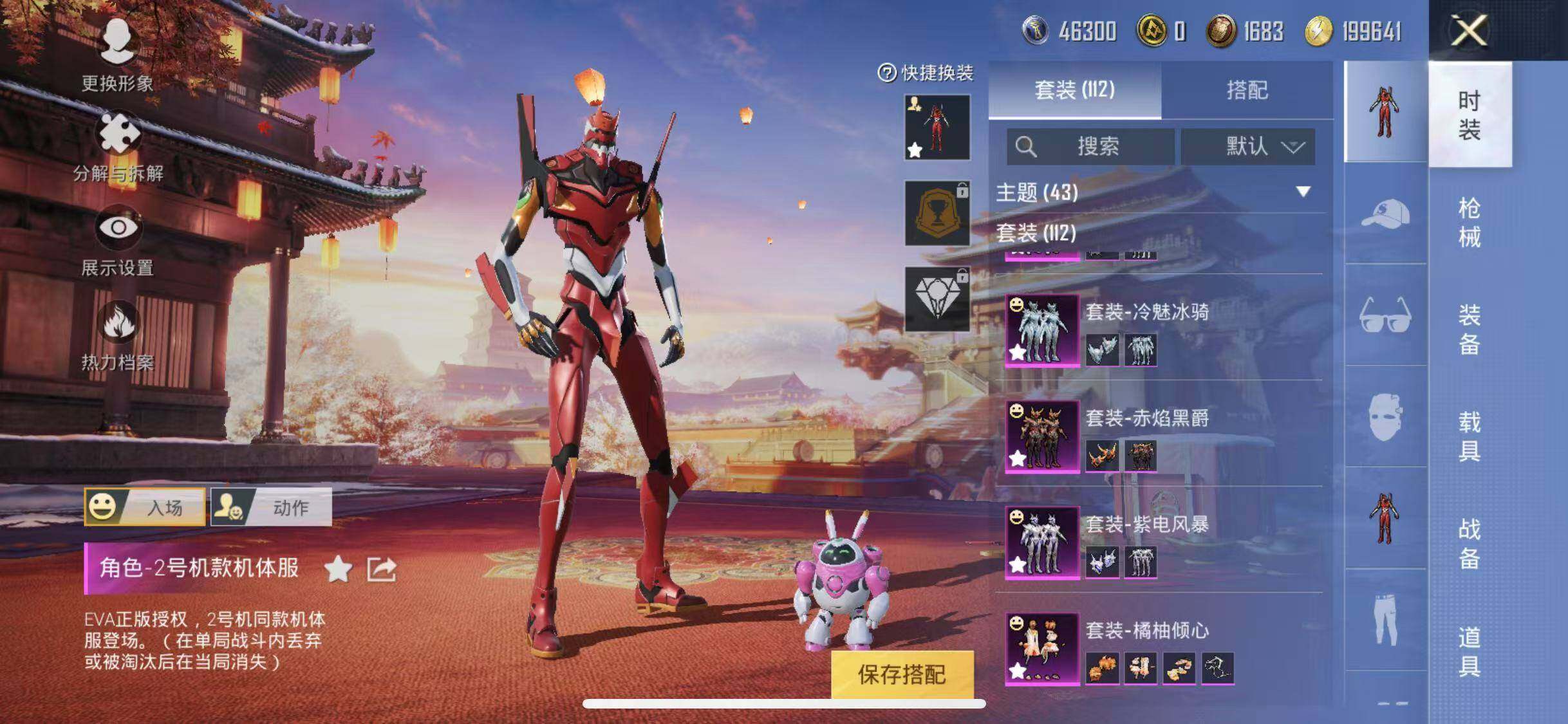
Task: Switch to the 搭配 tab
Action: (x=1247, y=90)
